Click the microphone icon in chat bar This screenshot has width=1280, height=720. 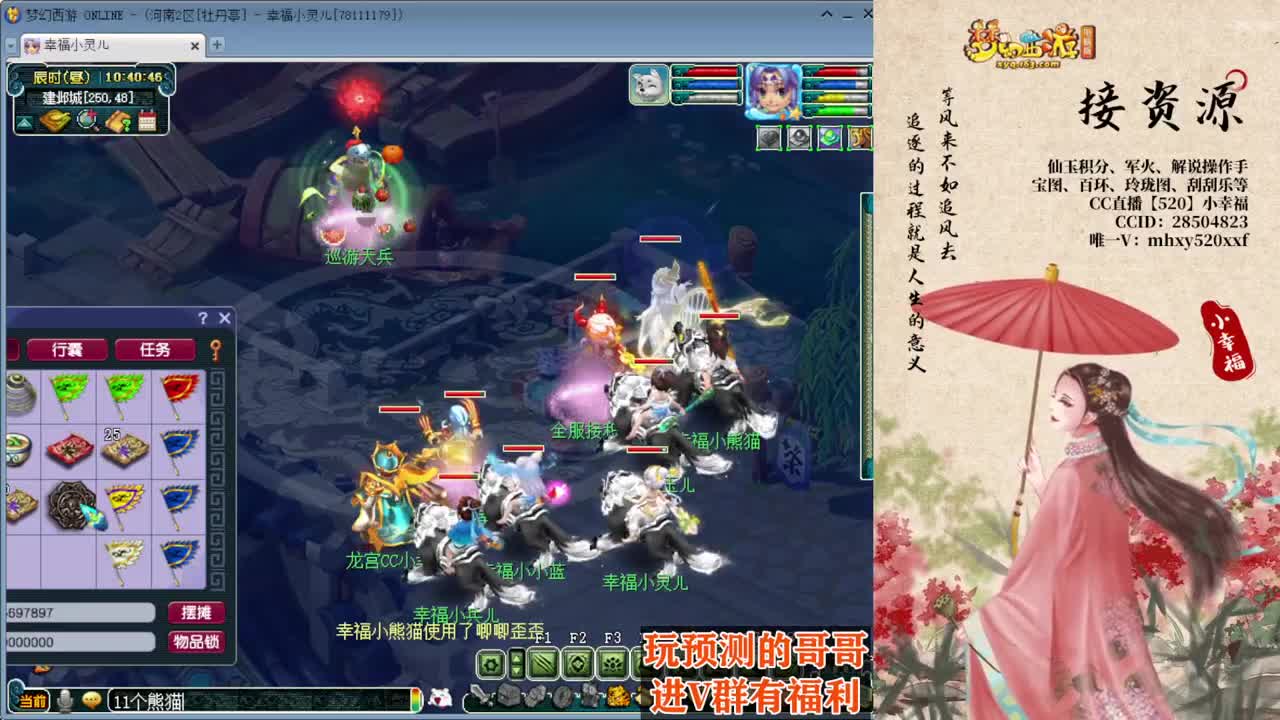point(64,698)
